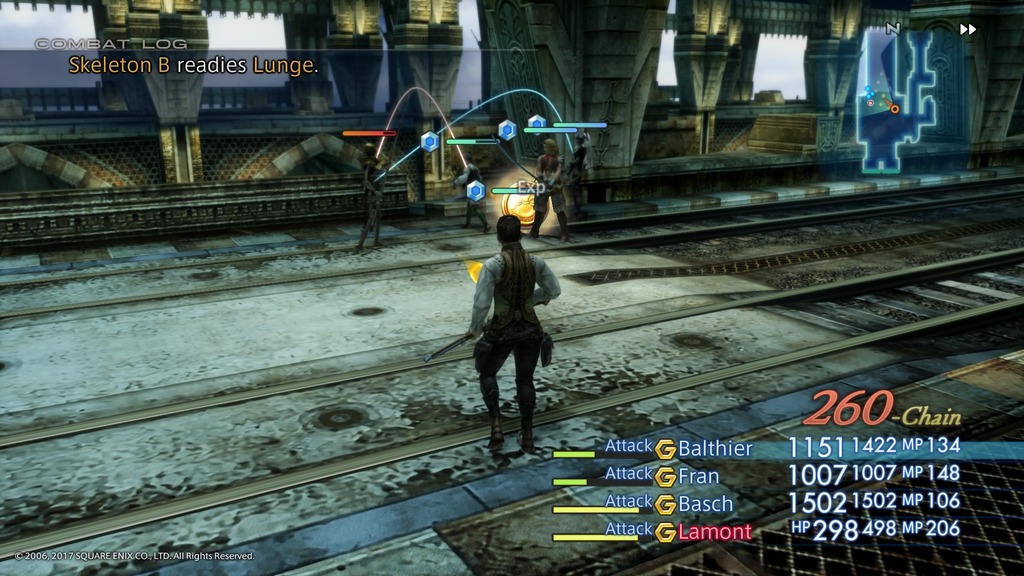Toggle the fast-forward speed icon
This screenshot has width=1024, height=576.
[967, 29]
